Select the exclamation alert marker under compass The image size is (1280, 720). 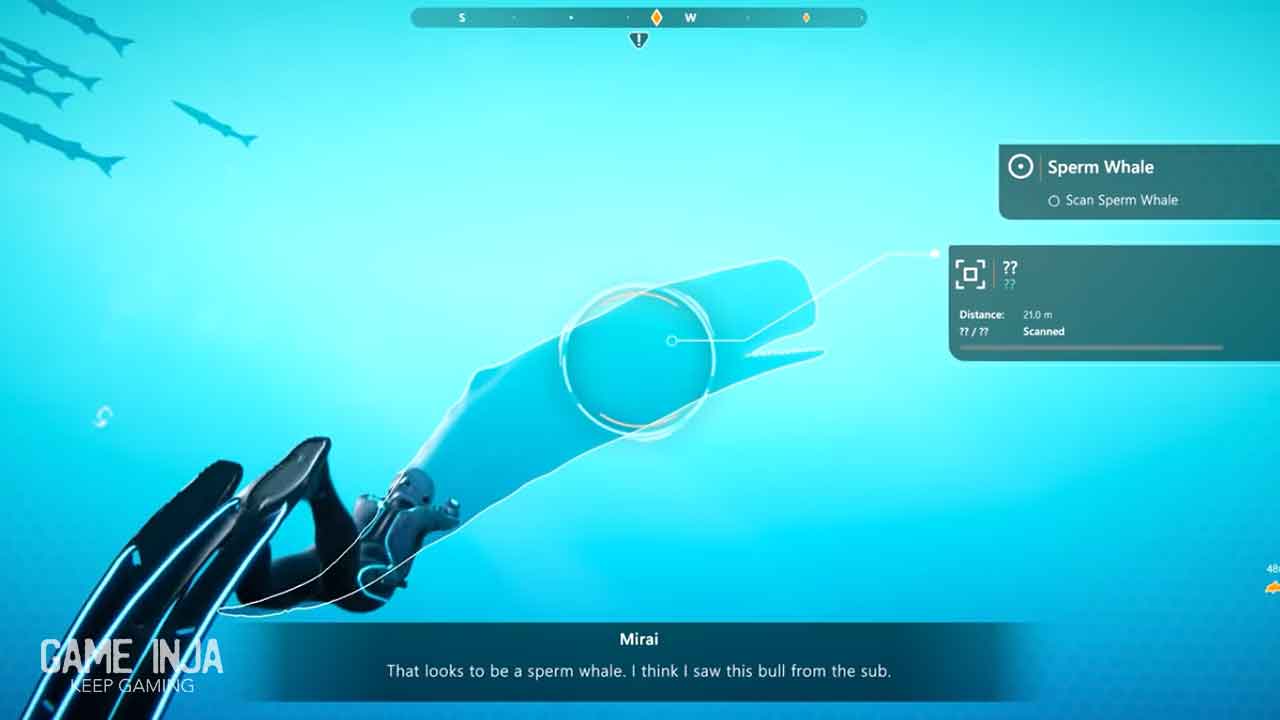pyautogui.click(x=639, y=40)
